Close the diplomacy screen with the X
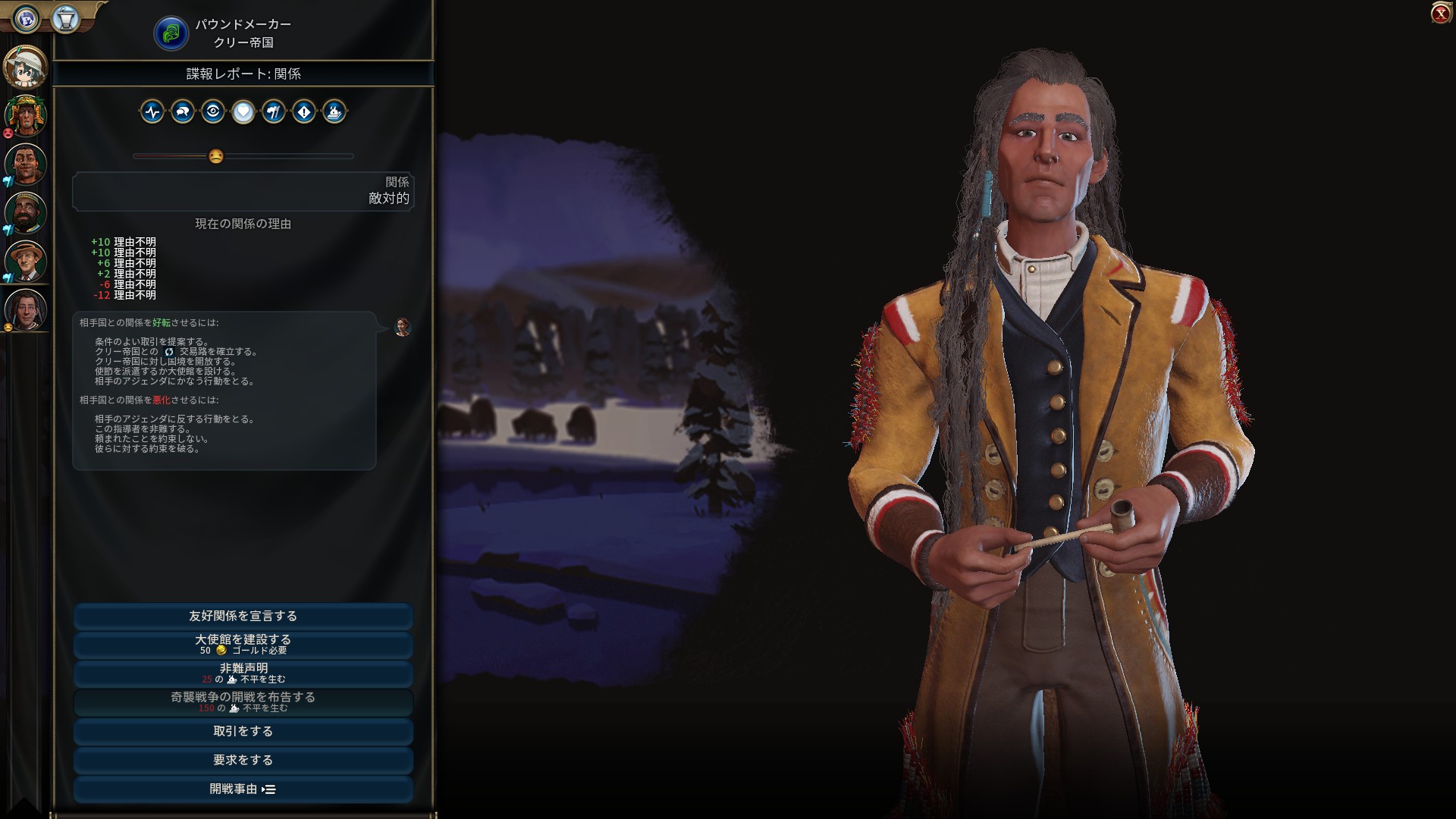The width and height of the screenshot is (1456, 819). (1440, 14)
